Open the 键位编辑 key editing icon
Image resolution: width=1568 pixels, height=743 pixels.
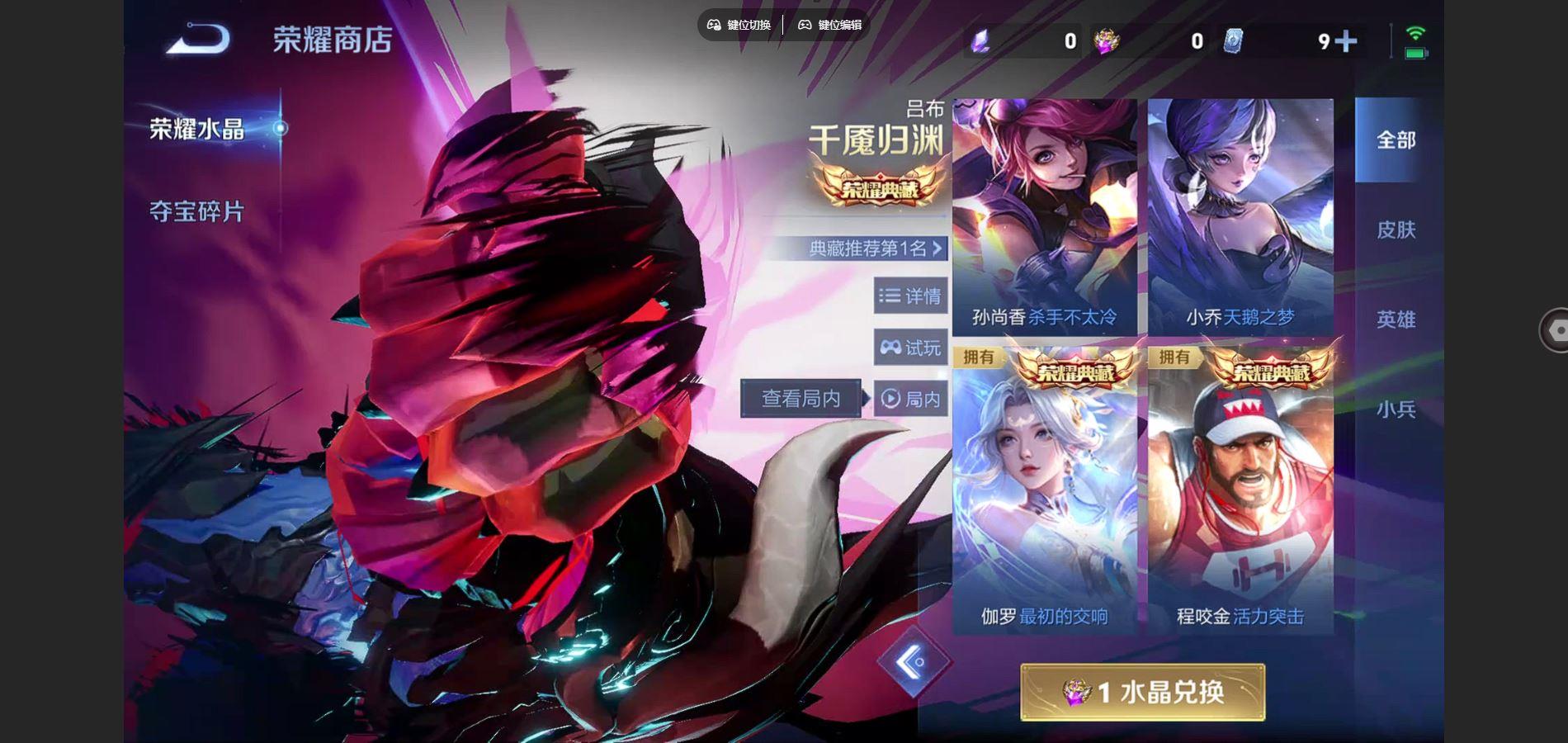804,25
